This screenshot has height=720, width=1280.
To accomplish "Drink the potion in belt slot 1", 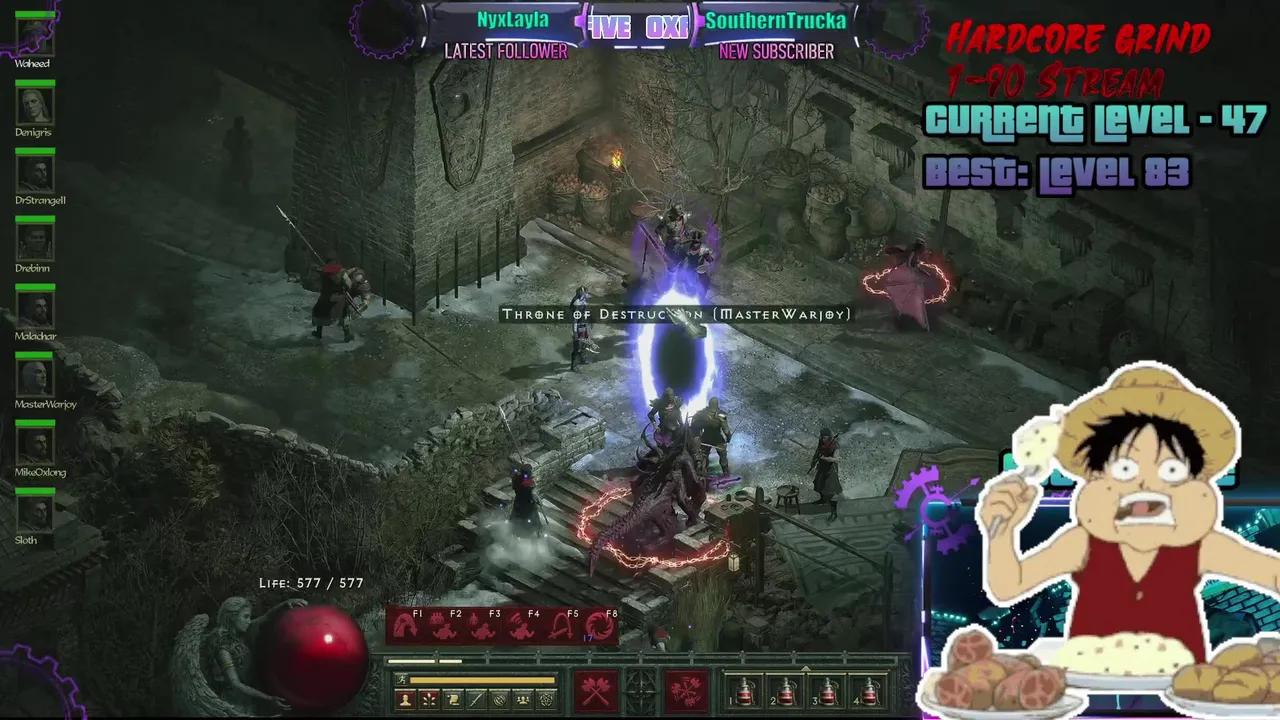I will tap(745, 692).
